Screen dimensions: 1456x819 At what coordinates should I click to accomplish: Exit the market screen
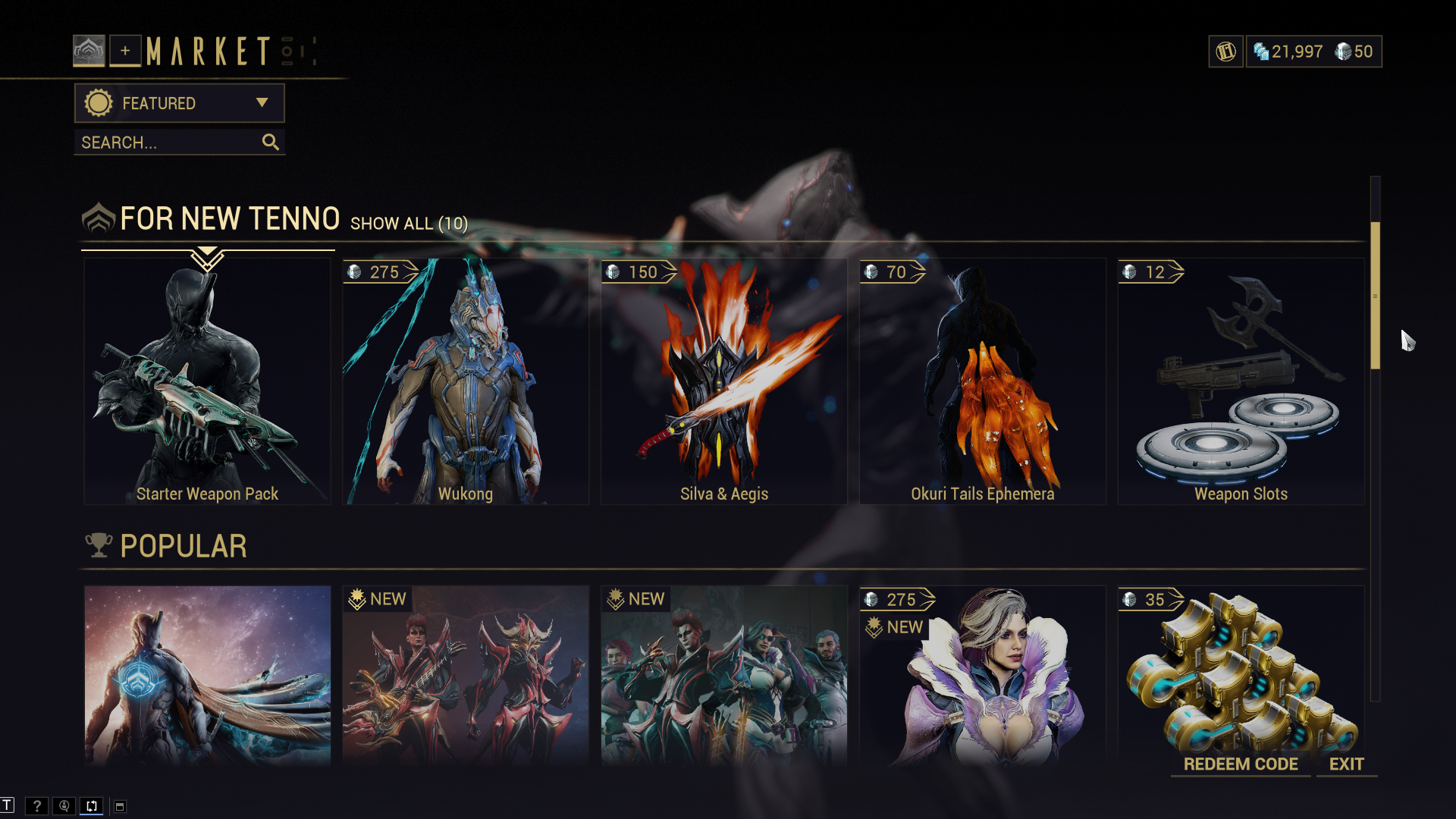pyautogui.click(x=1346, y=764)
